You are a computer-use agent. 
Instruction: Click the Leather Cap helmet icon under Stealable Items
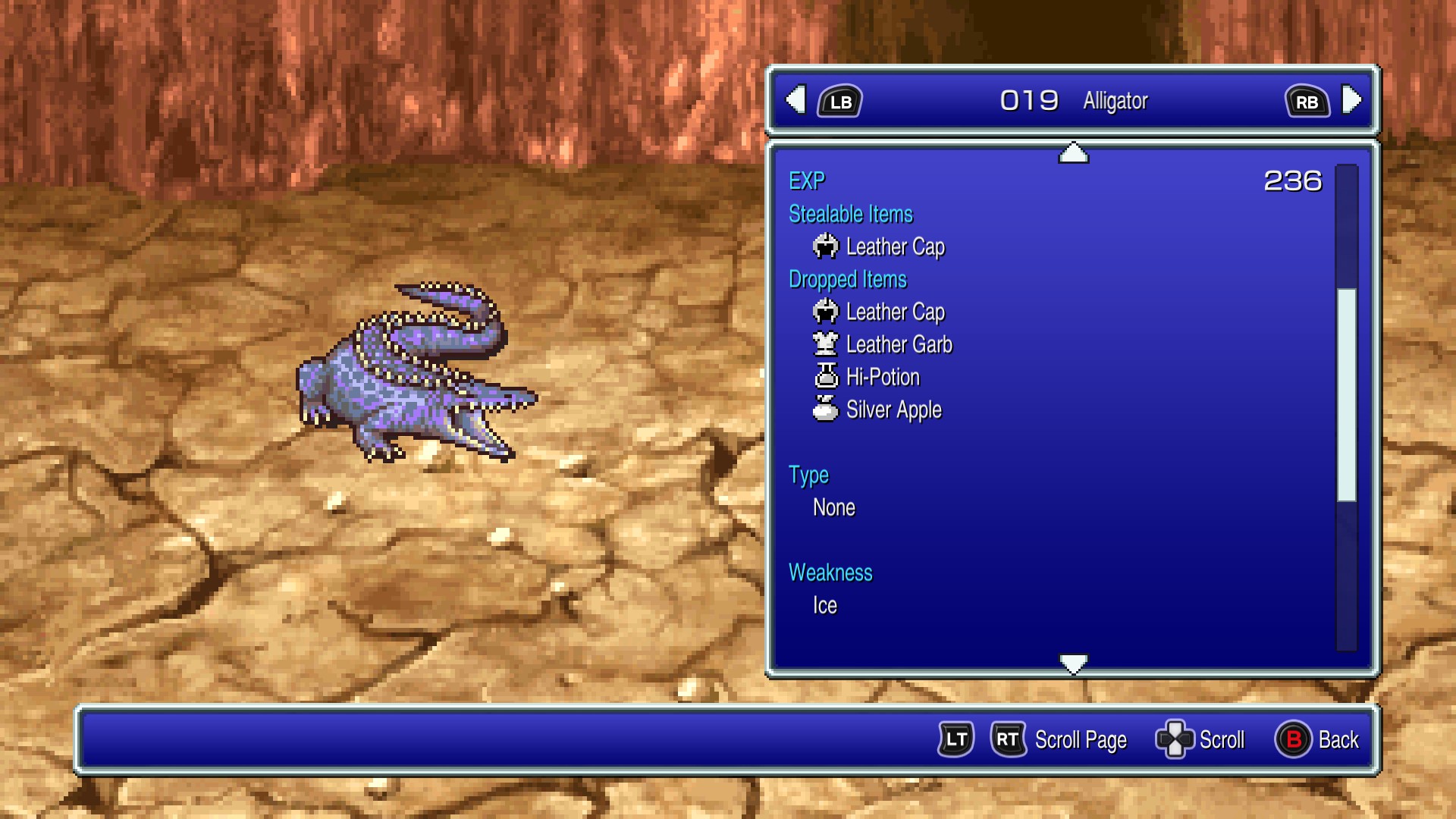tap(826, 246)
